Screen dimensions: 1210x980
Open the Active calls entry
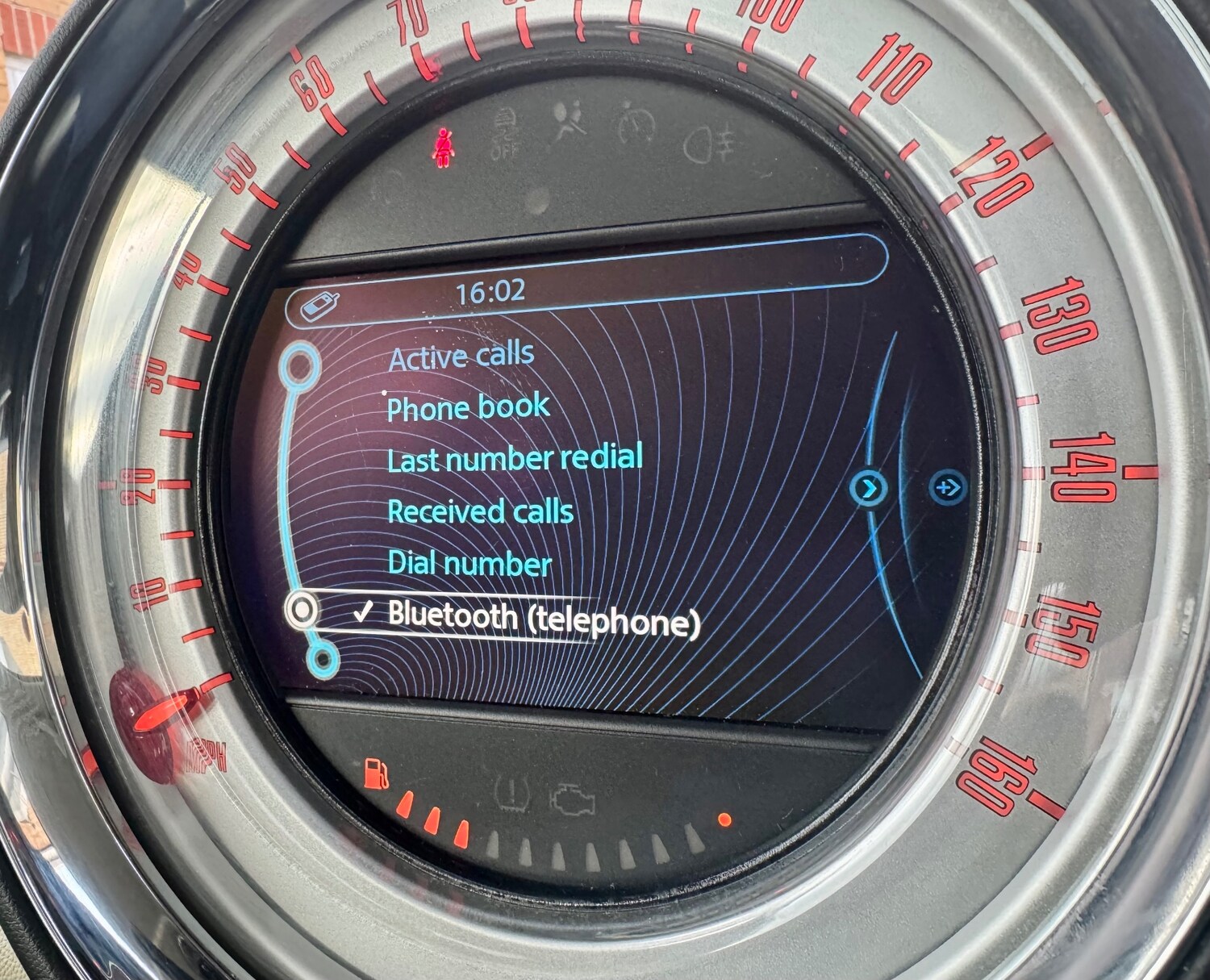[x=461, y=356]
